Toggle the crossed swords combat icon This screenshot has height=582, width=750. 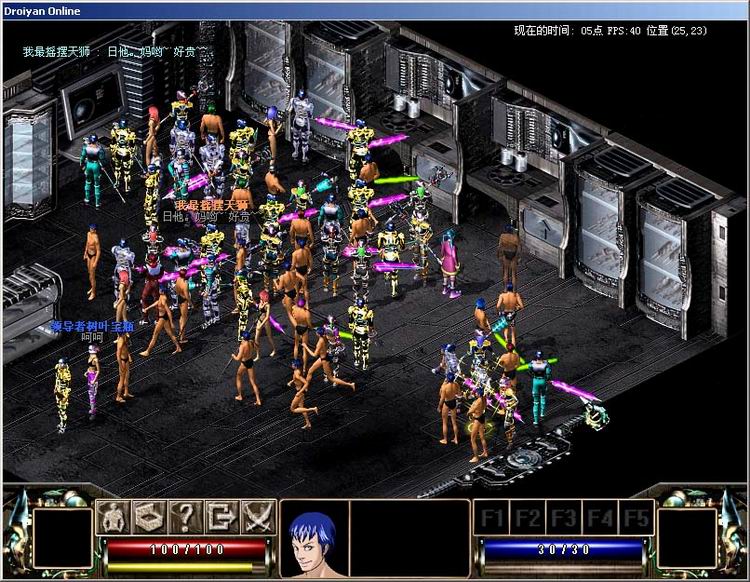[x=257, y=517]
